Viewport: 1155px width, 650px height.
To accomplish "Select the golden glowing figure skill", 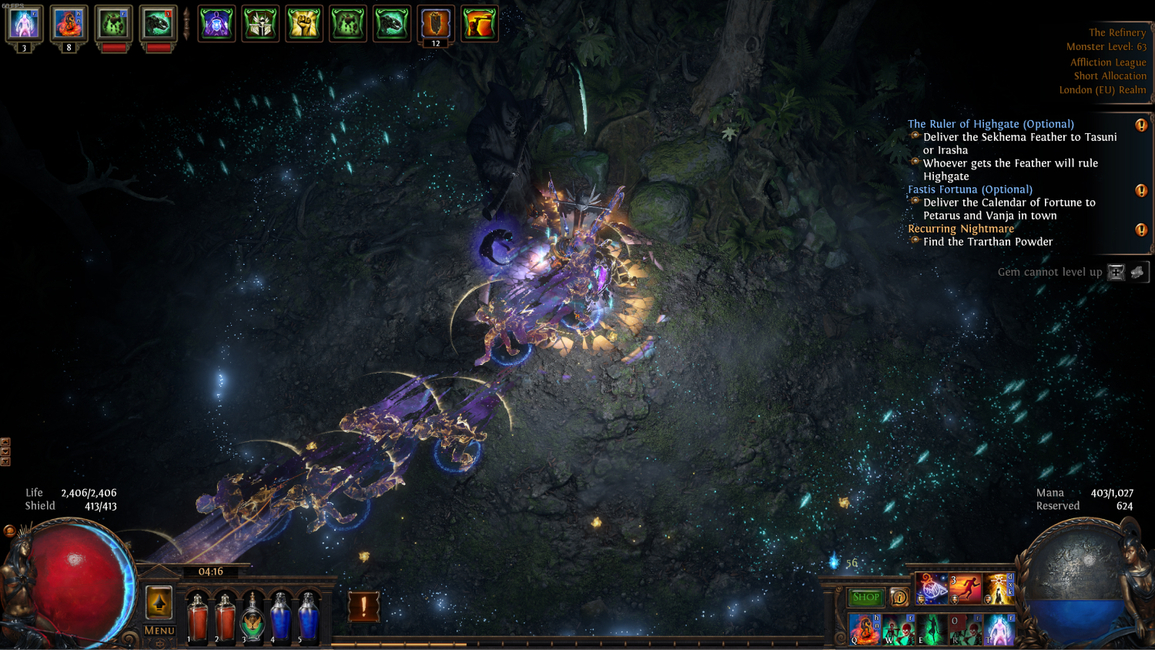I will [x=999, y=589].
